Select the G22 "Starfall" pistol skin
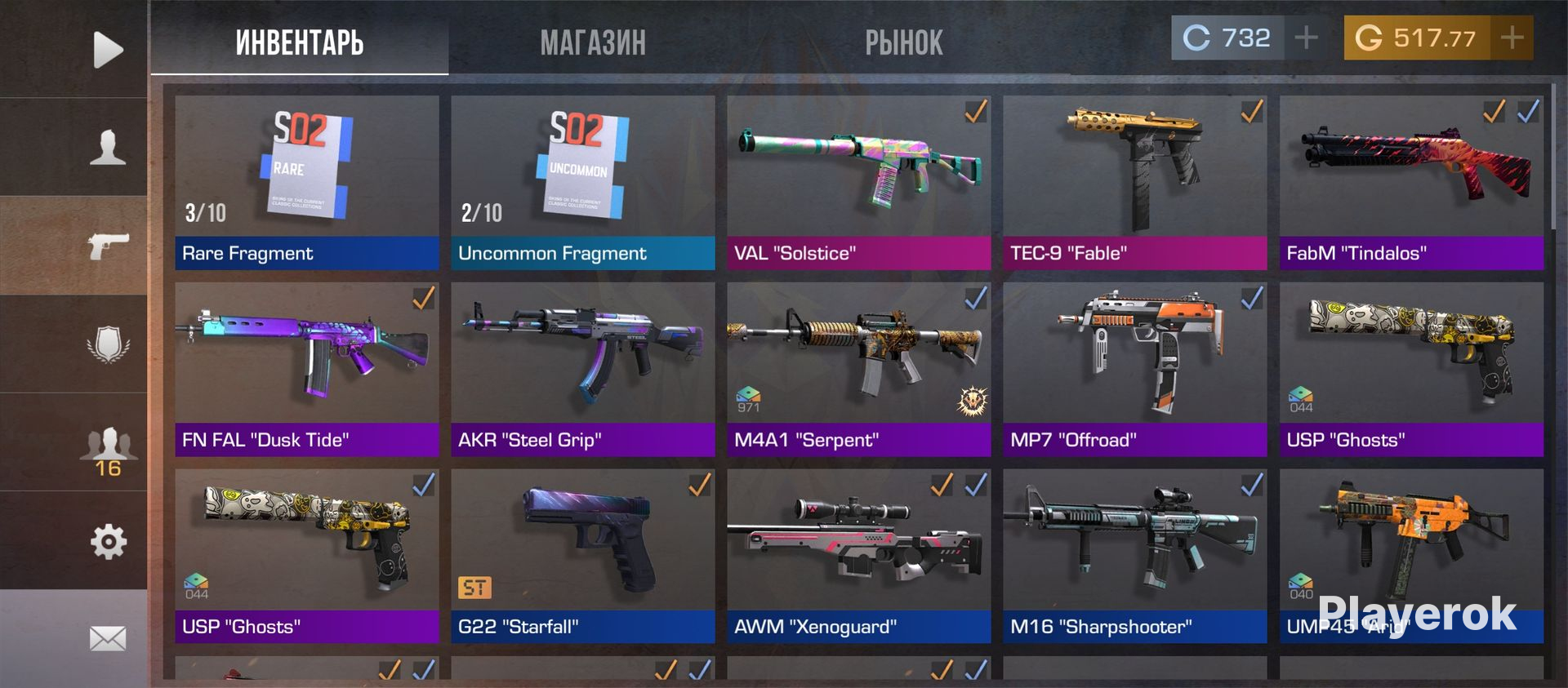Viewport: 1568px width, 688px height. (582, 556)
